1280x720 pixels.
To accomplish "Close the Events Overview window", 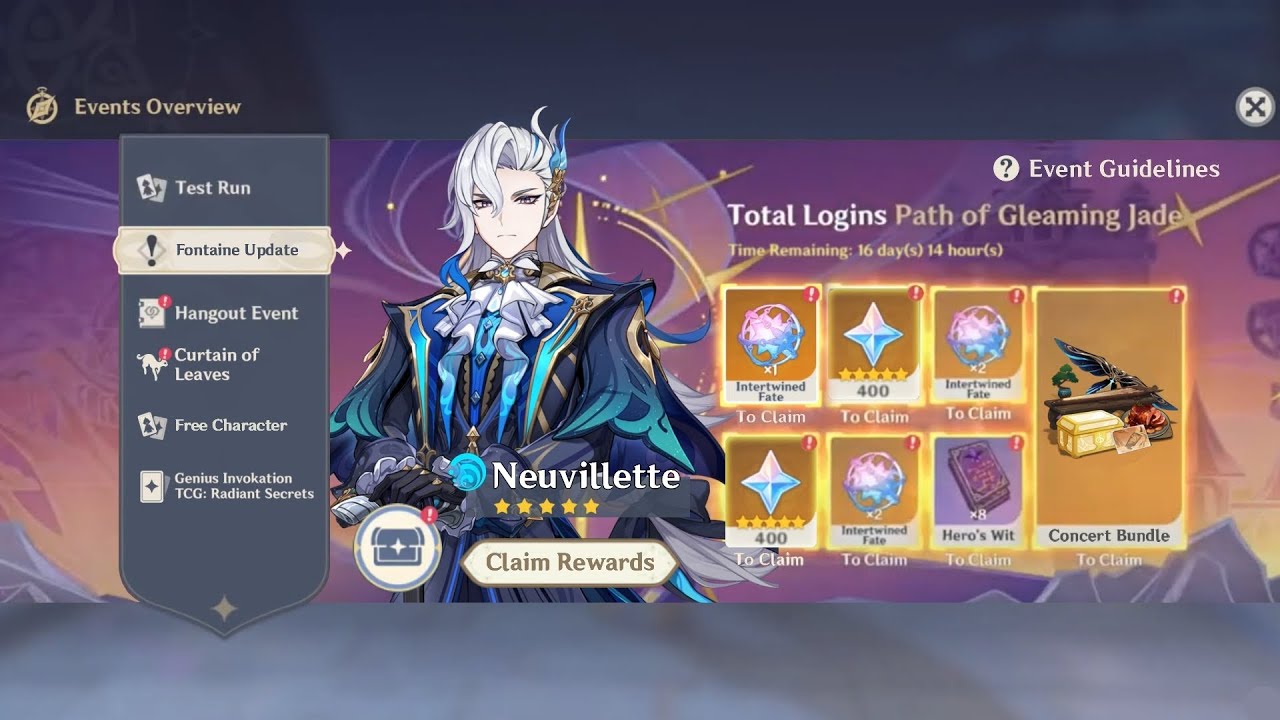I will (1255, 106).
